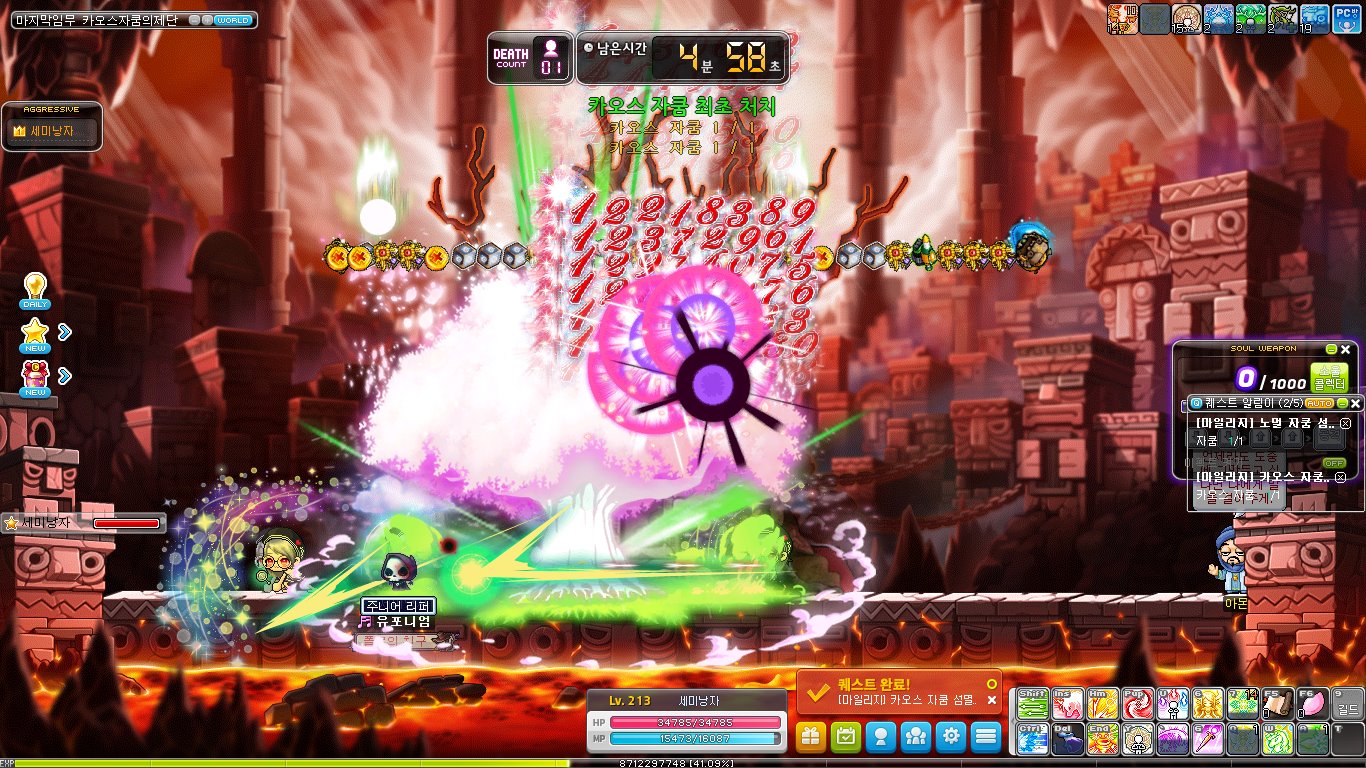Dismiss the quest complete notification

coord(992,700)
